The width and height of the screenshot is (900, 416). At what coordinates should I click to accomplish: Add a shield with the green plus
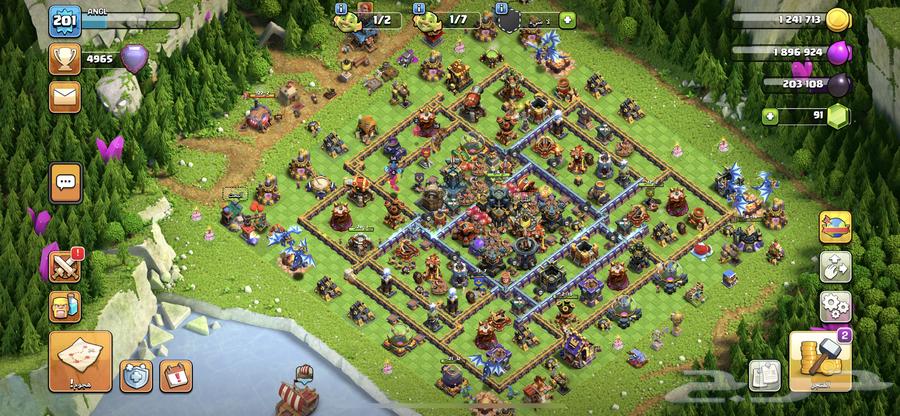567,19
